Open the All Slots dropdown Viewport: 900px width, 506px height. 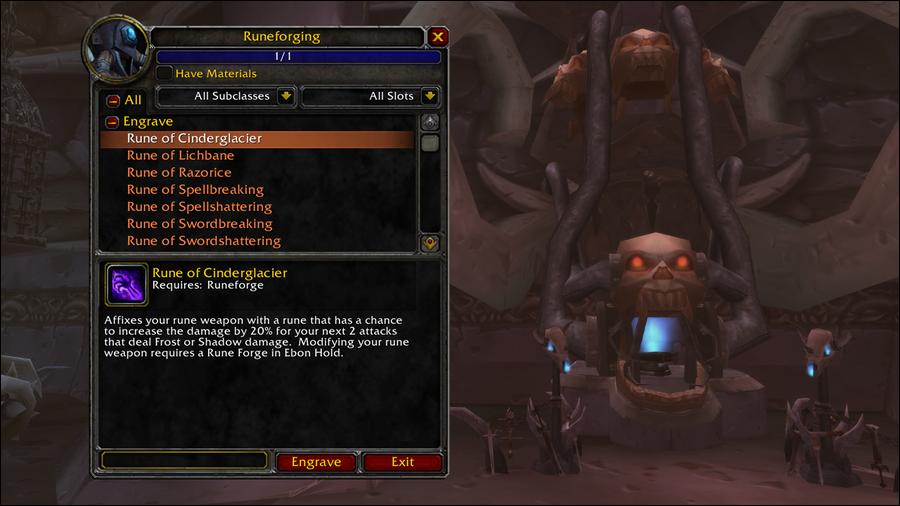pos(429,96)
